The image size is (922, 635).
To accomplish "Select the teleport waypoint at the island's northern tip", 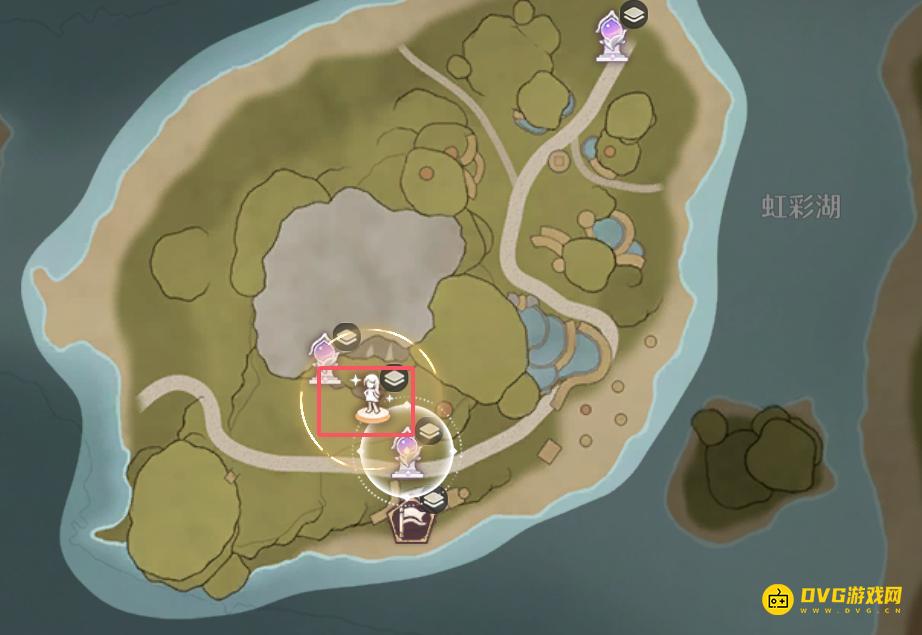I will [x=608, y=36].
